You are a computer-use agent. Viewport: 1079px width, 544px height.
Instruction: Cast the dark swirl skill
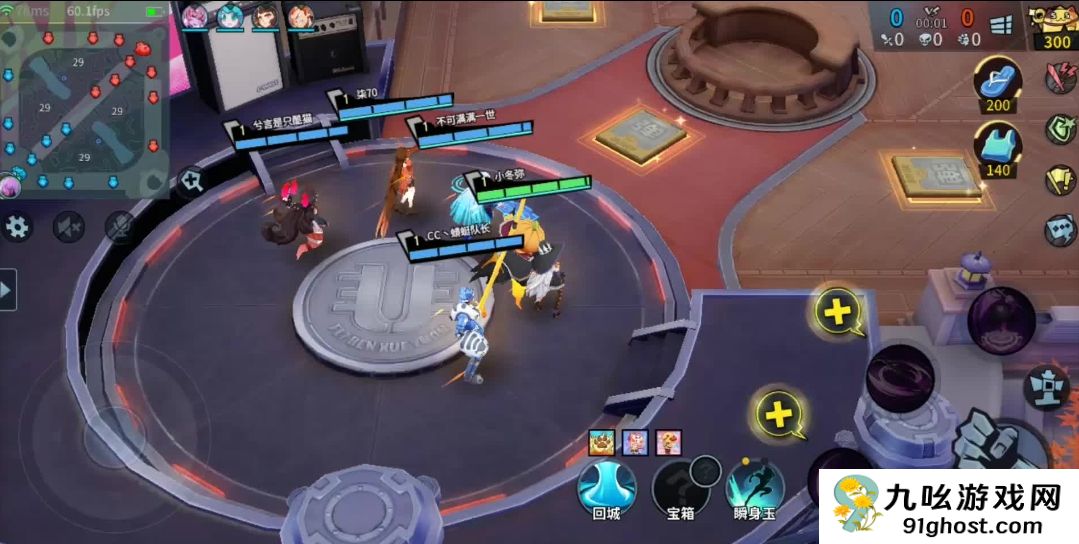click(899, 378)
